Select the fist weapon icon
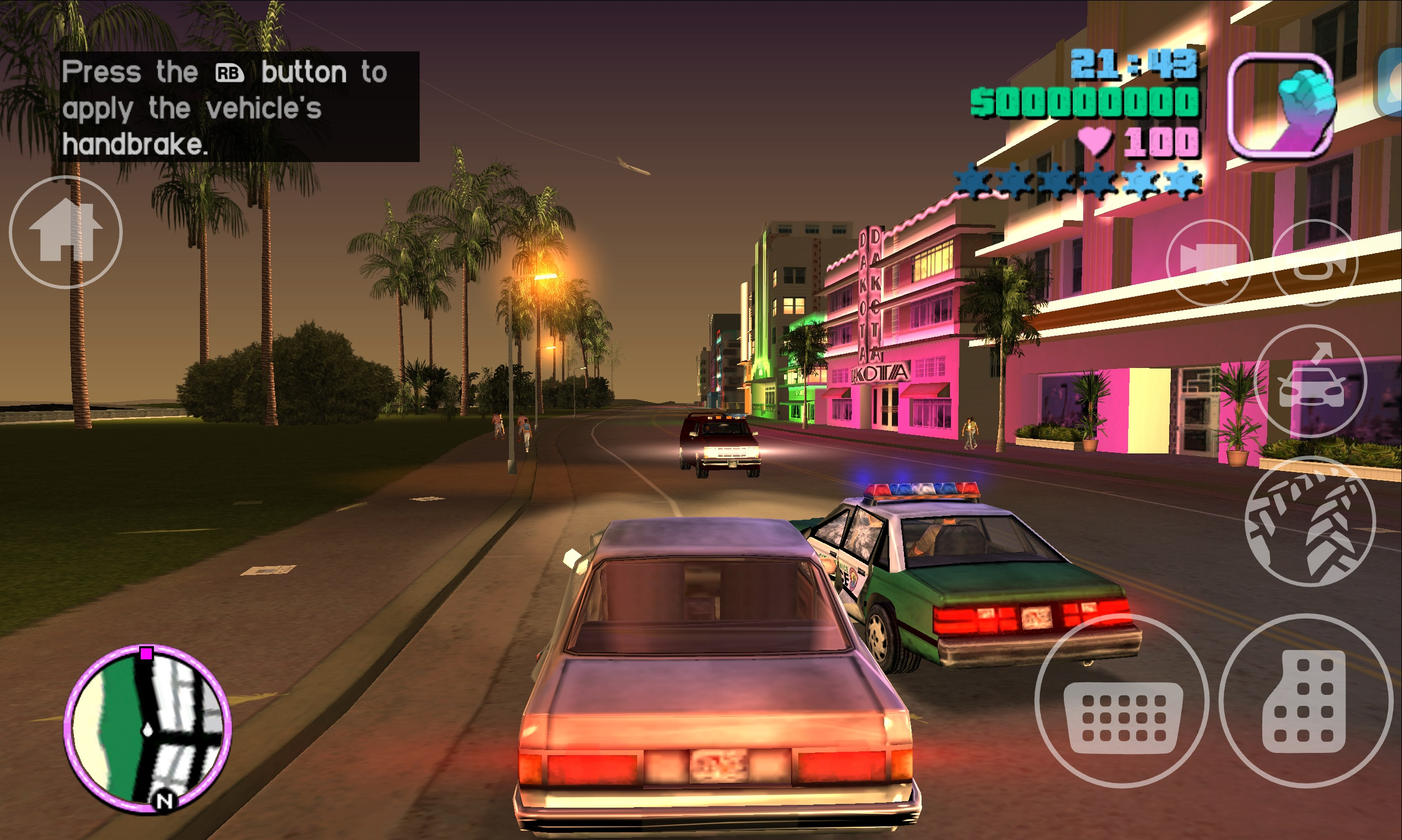 pos(1281,106)
